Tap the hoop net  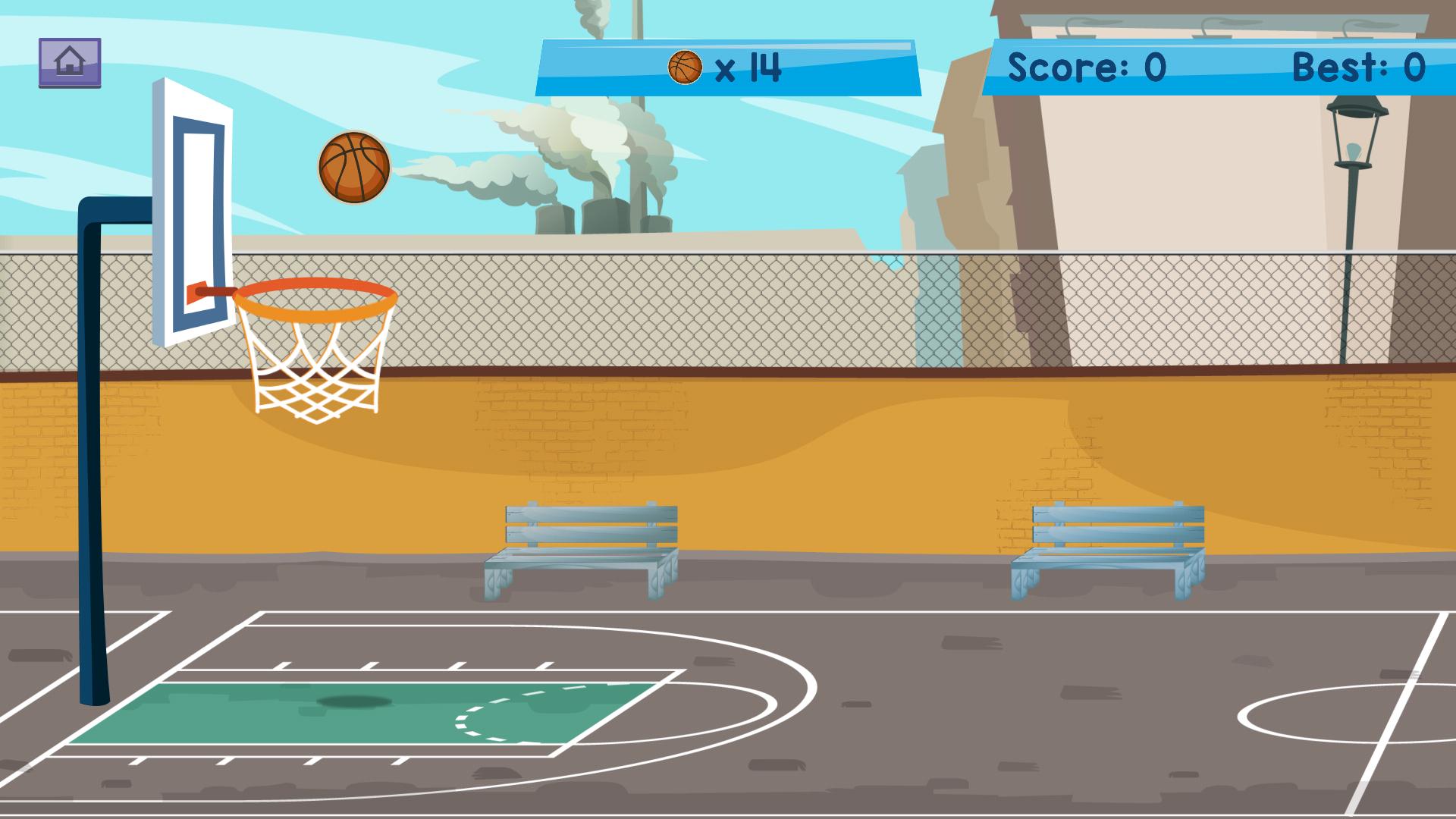coord(314,372)
